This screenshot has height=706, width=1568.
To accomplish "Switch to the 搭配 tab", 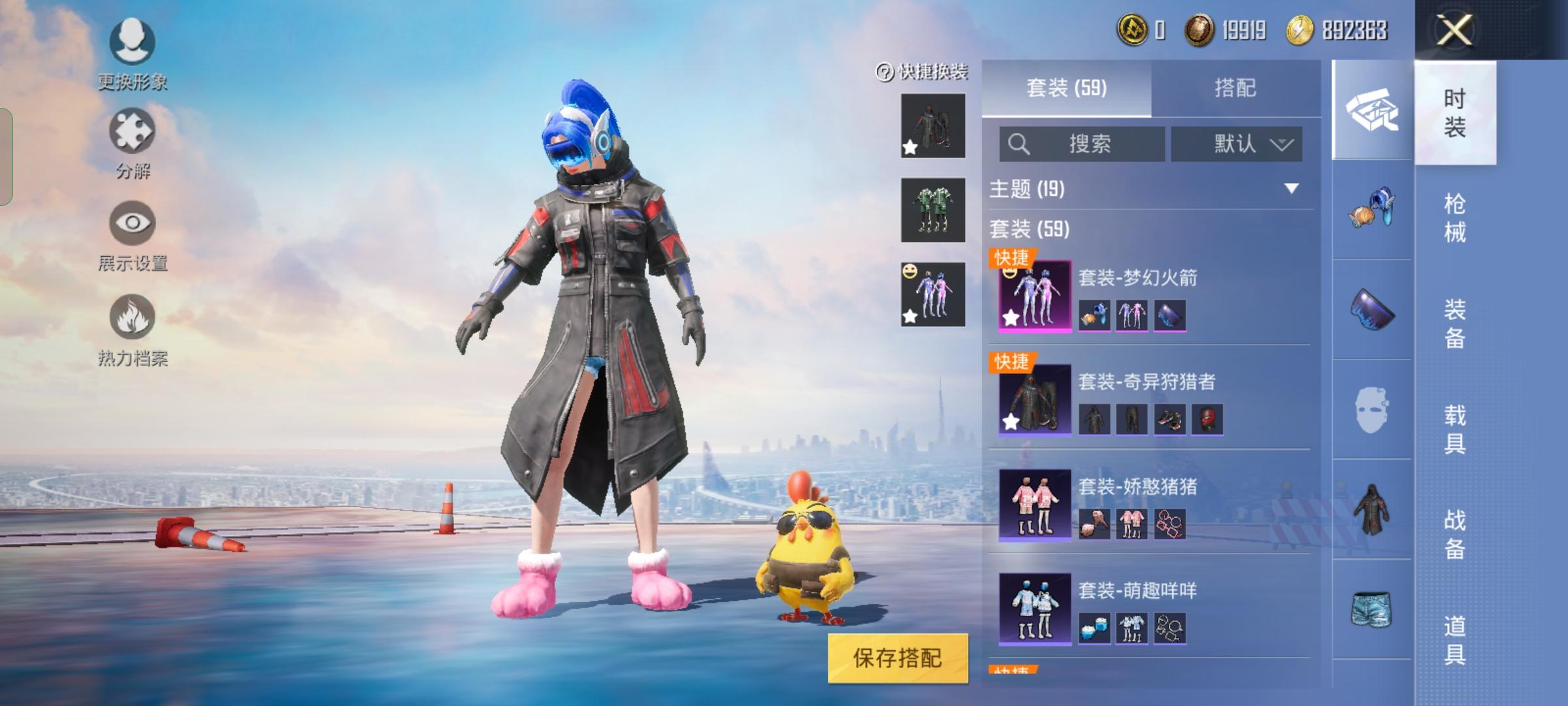I will (x=1235, y=88).
